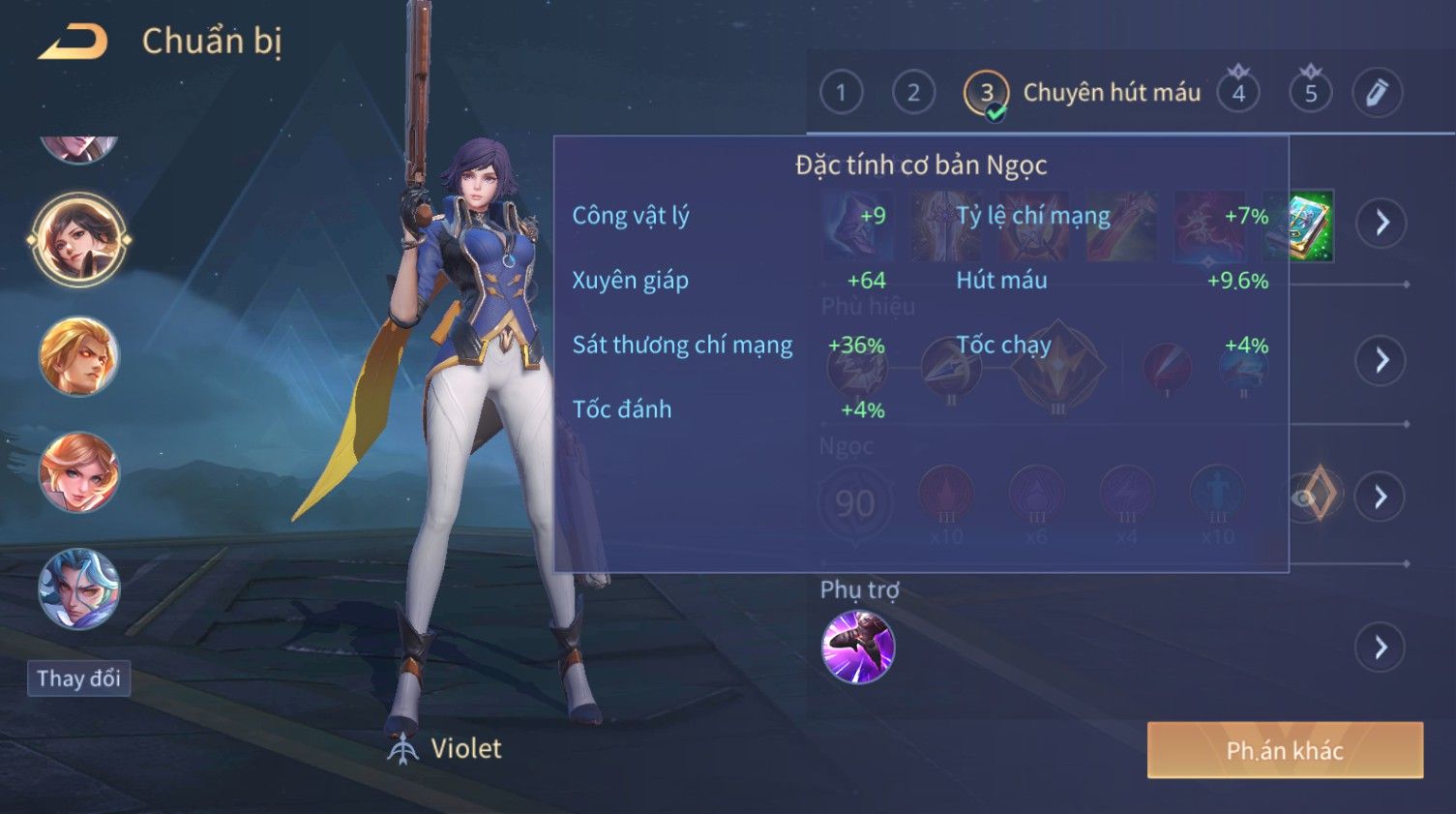Expand the equipment build arrow
Image resolution: width=1456 pixels, height=814 pixels.
(1382, 223)
